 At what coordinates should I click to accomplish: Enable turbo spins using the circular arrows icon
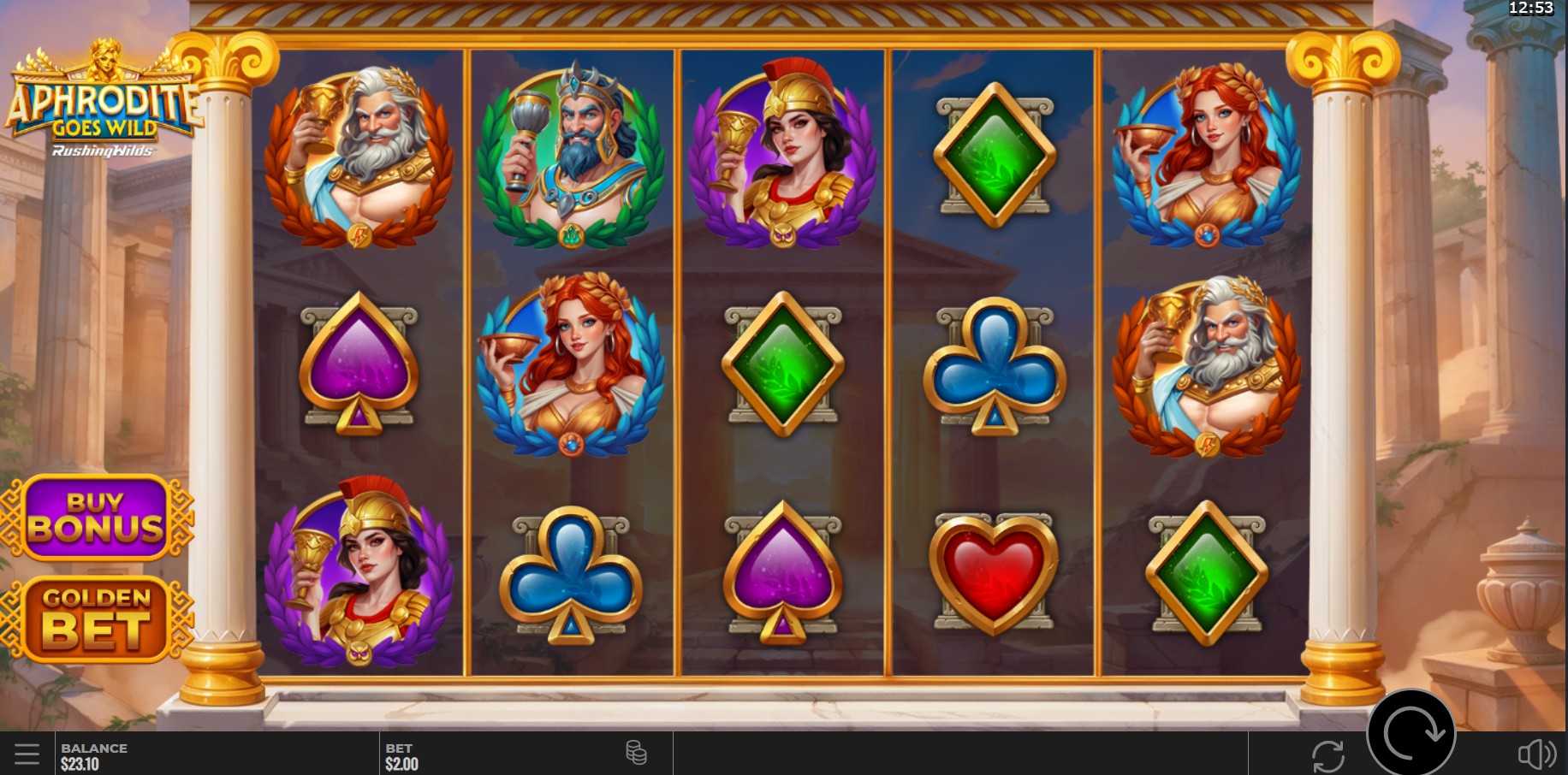[1327, 754]
